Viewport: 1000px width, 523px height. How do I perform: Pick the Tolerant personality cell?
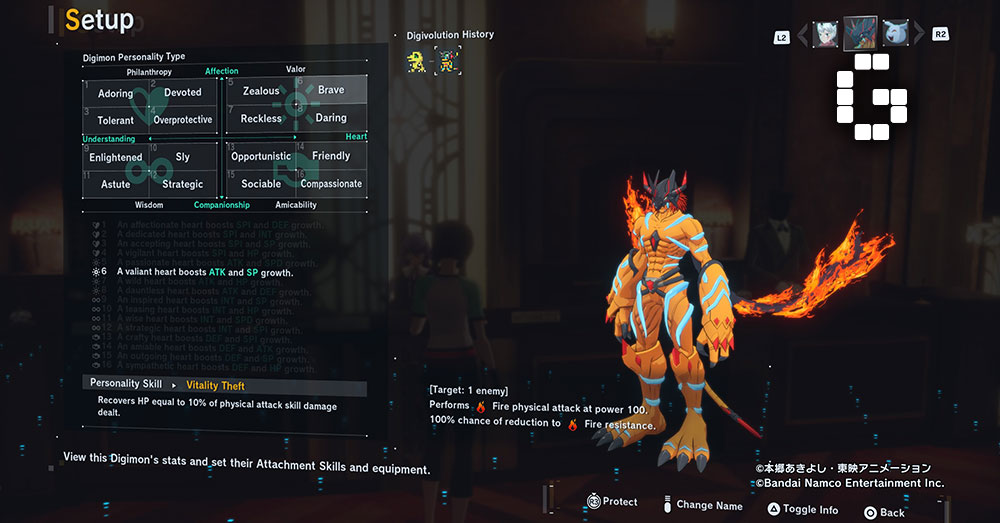click(x=116, y=120)
